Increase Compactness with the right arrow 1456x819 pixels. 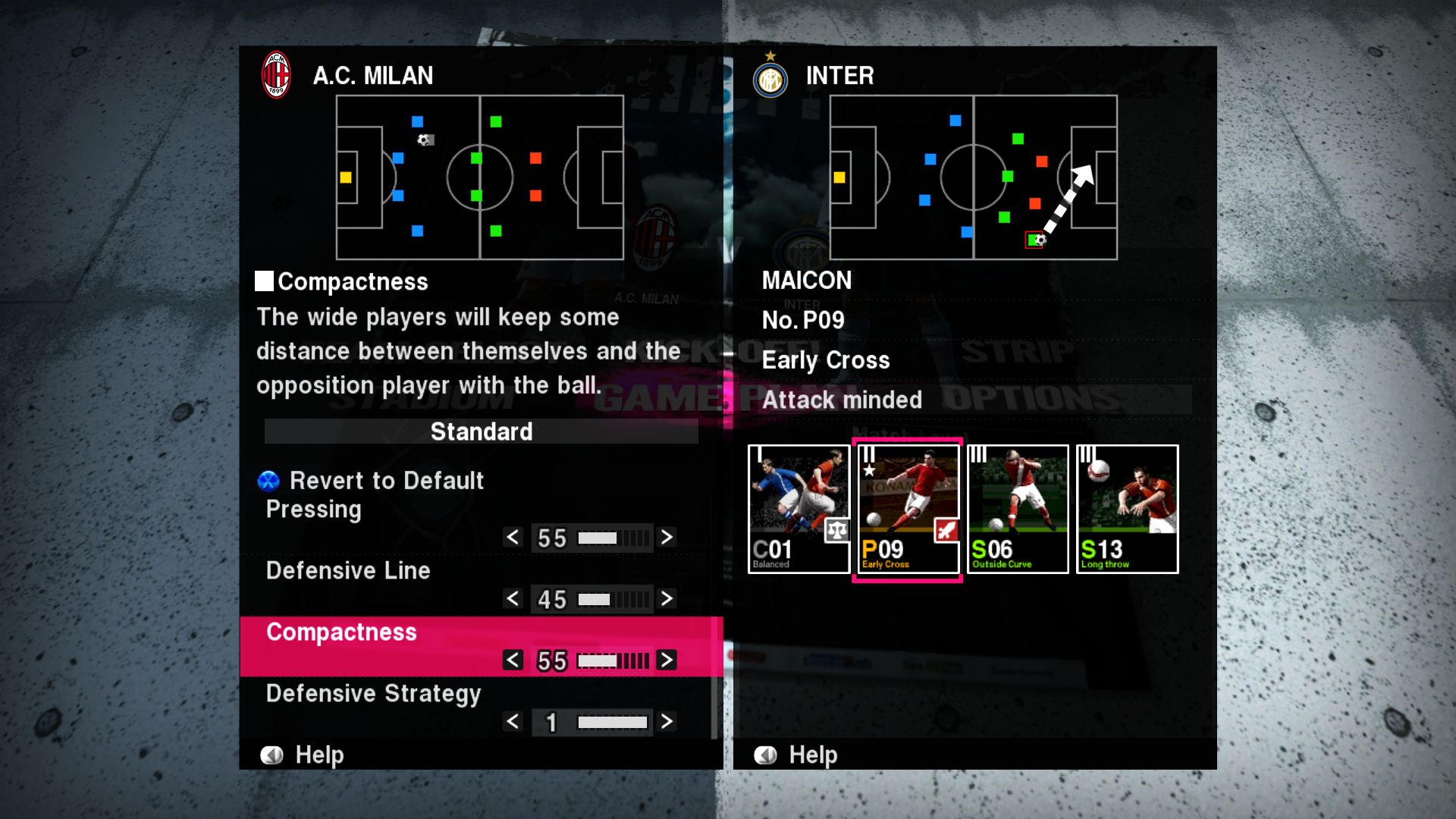667,661
